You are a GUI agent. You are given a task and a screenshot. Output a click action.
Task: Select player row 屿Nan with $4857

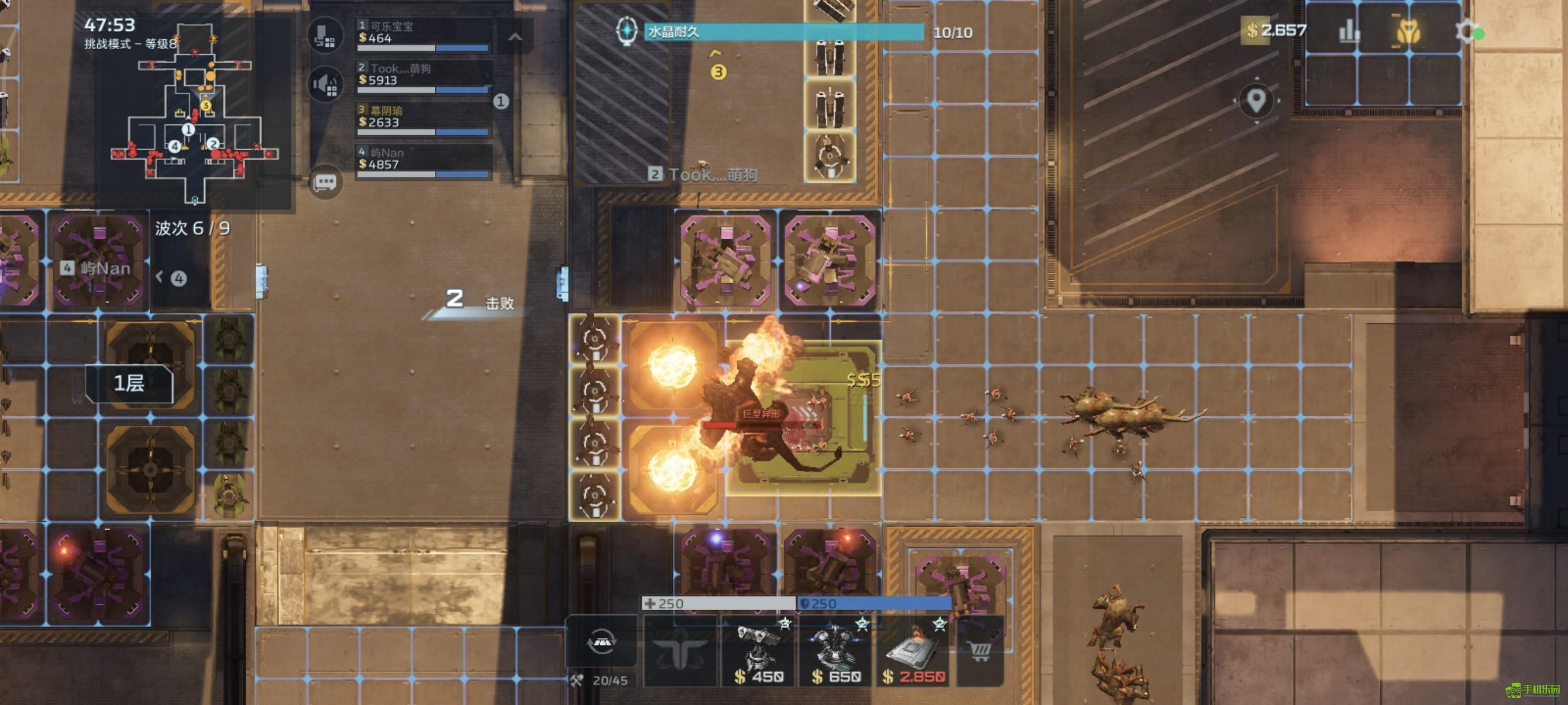[x=424, y=161]
